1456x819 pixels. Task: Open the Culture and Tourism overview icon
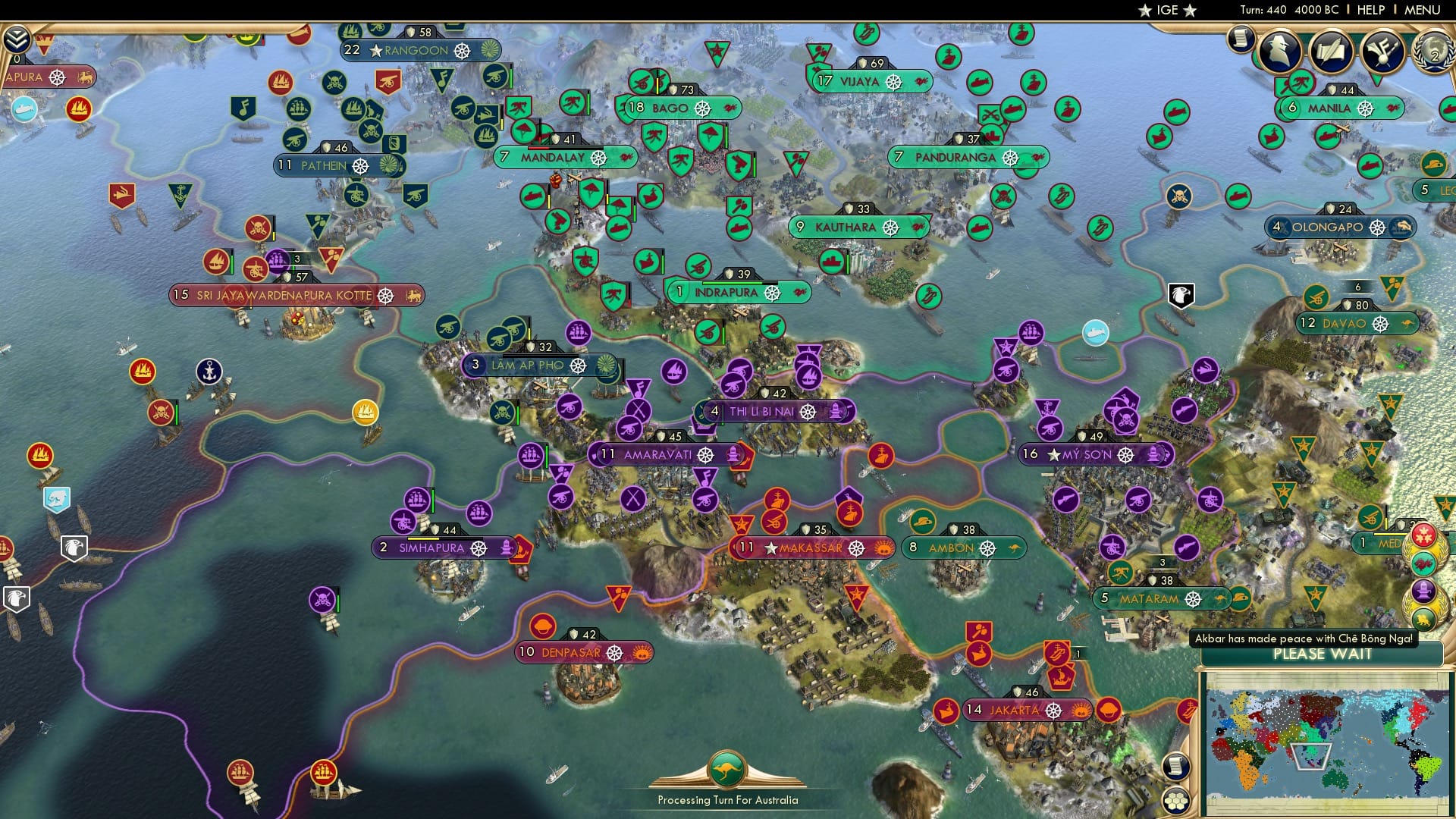click(x=1382, y=51)
